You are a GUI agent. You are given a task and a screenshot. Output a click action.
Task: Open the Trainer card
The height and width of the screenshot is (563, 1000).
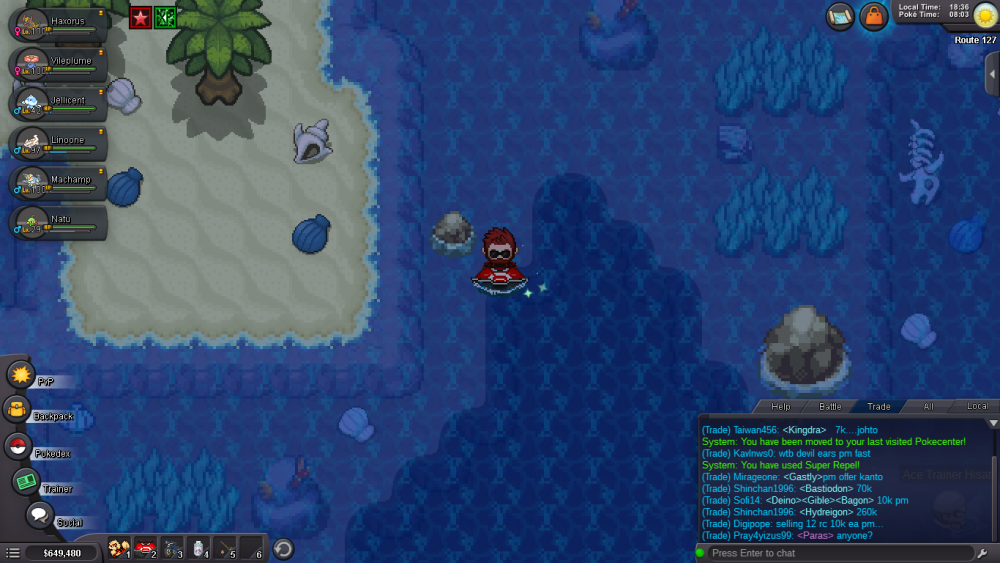click(x=27, y=482)
